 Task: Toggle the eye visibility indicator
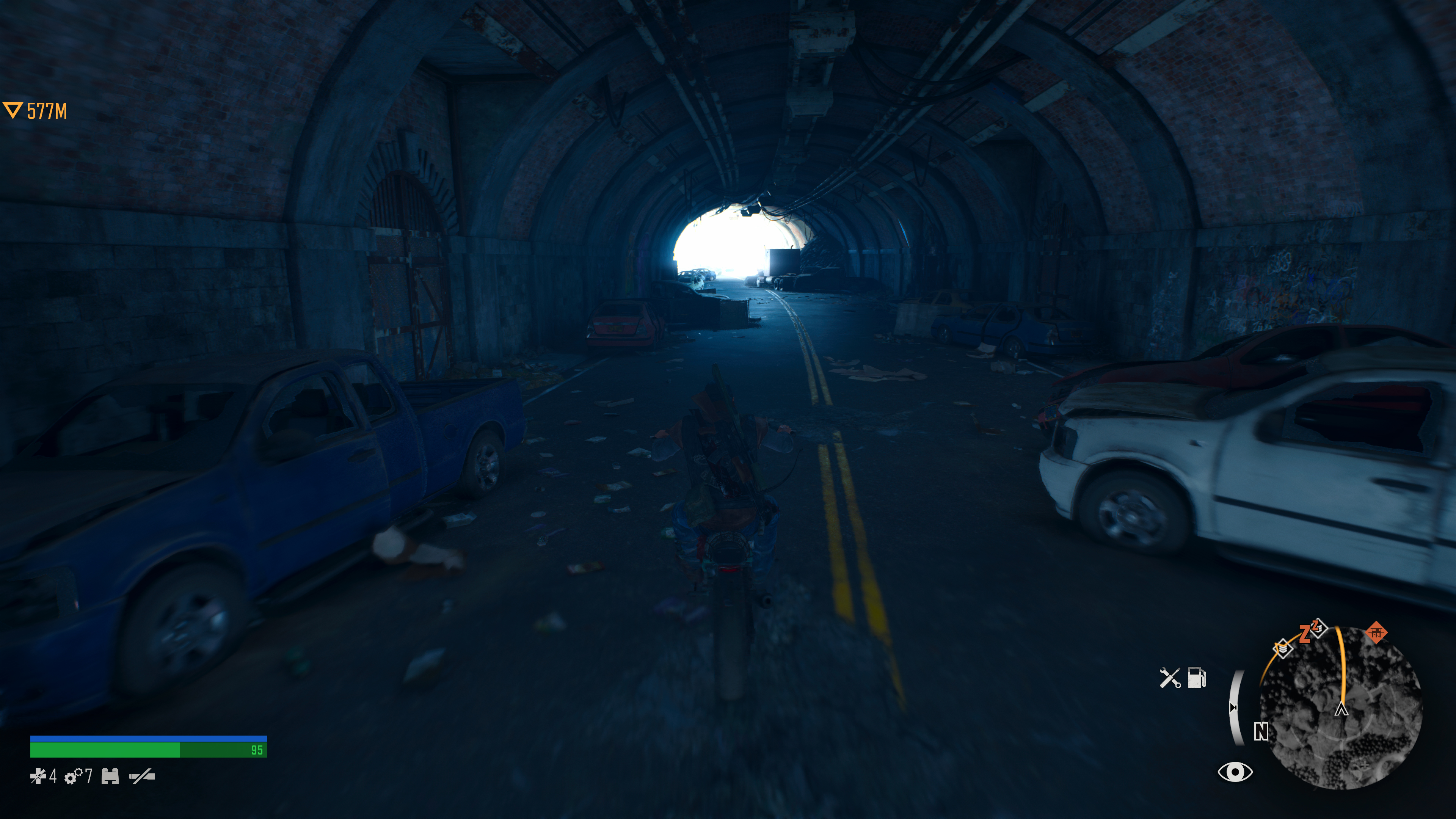(x=1235, y=772)
